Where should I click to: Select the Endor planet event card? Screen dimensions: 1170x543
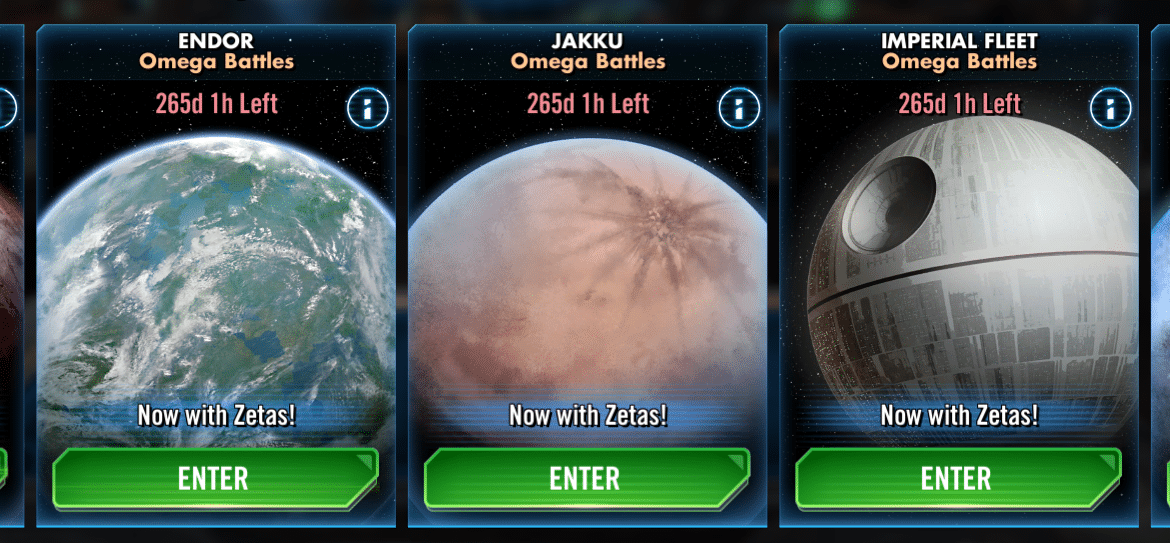point(215,280)
